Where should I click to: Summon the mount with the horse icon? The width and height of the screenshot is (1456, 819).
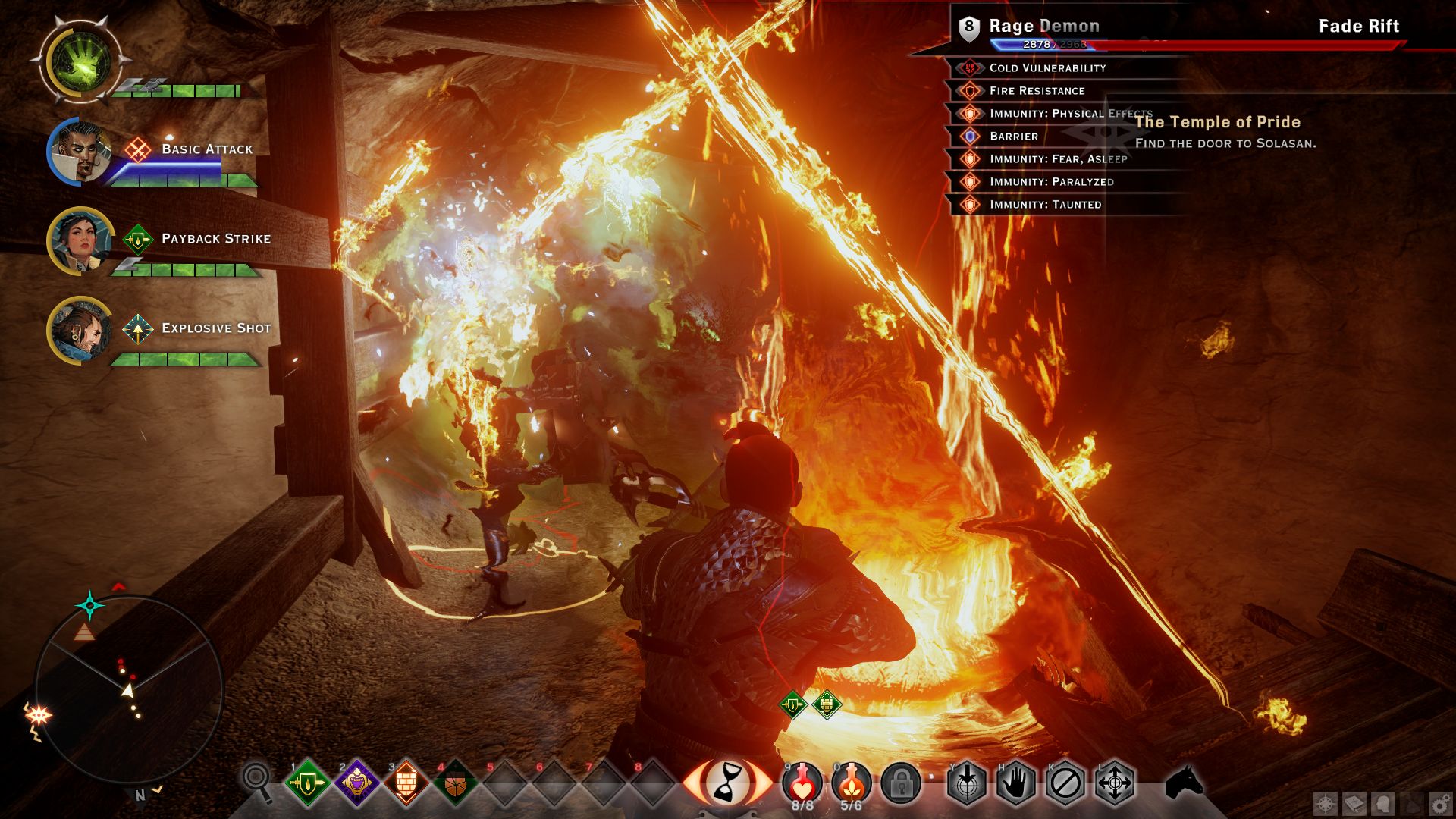coord(1185,783)
